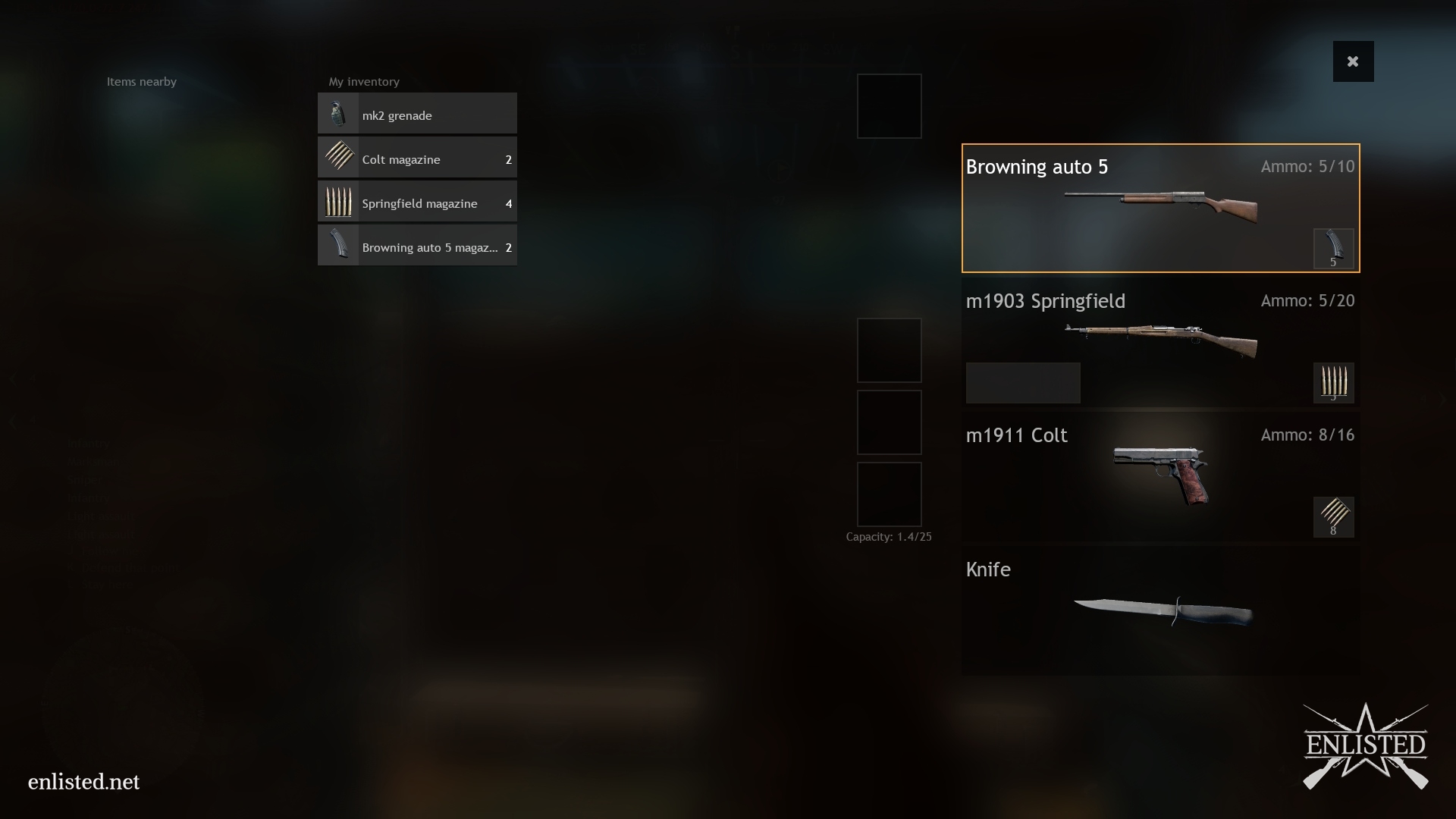This screenshot has height=819, width=1456.
Task: Close the inventory screen
Action: click(1353, 61)
